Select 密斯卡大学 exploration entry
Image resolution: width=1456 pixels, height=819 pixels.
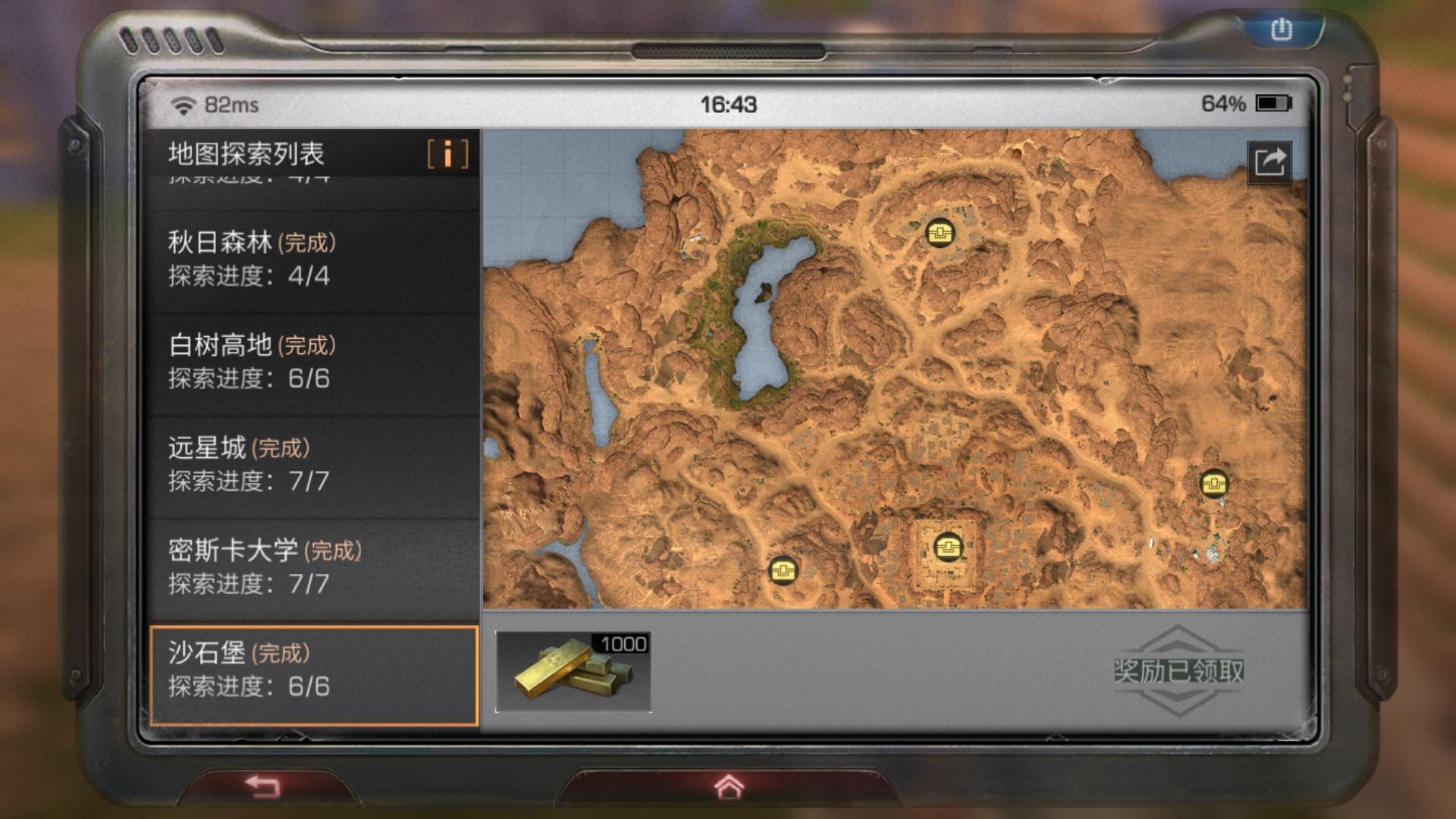312,566
